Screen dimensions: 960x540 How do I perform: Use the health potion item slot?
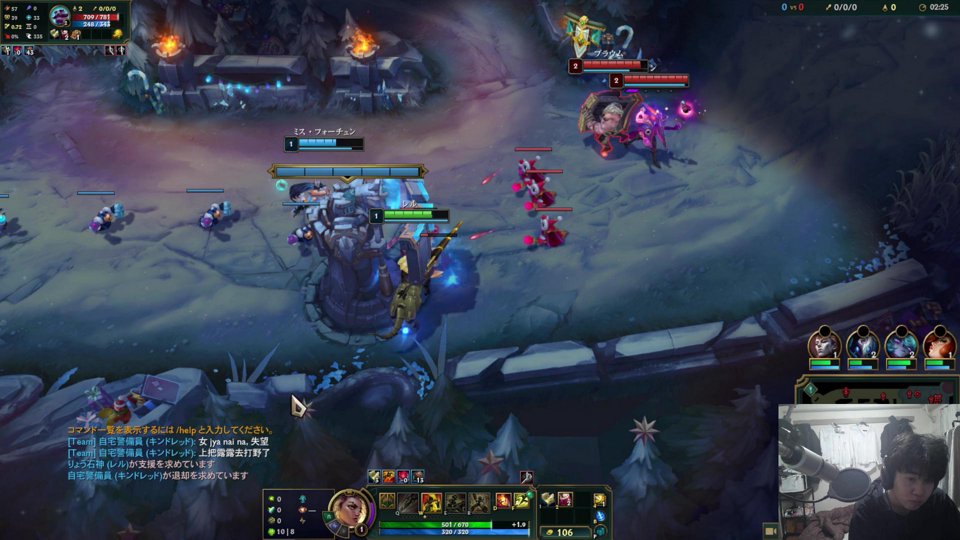click(x=565, y=499)
